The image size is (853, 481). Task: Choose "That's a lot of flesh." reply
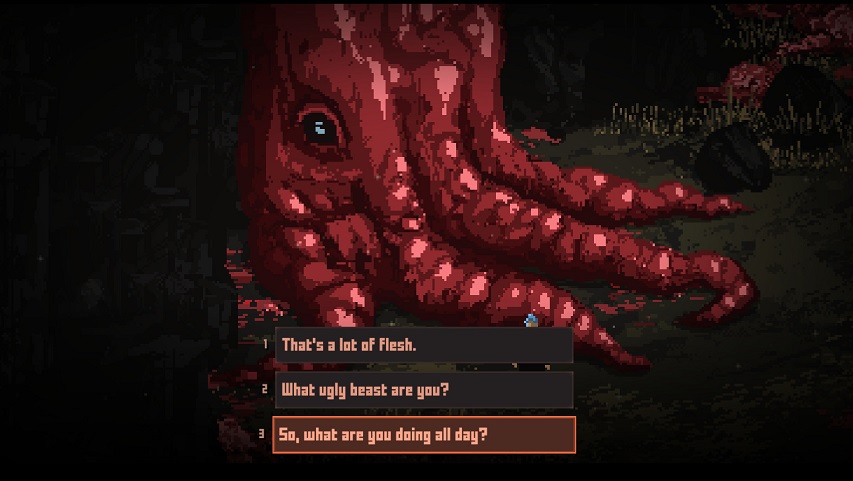point(423,345)
